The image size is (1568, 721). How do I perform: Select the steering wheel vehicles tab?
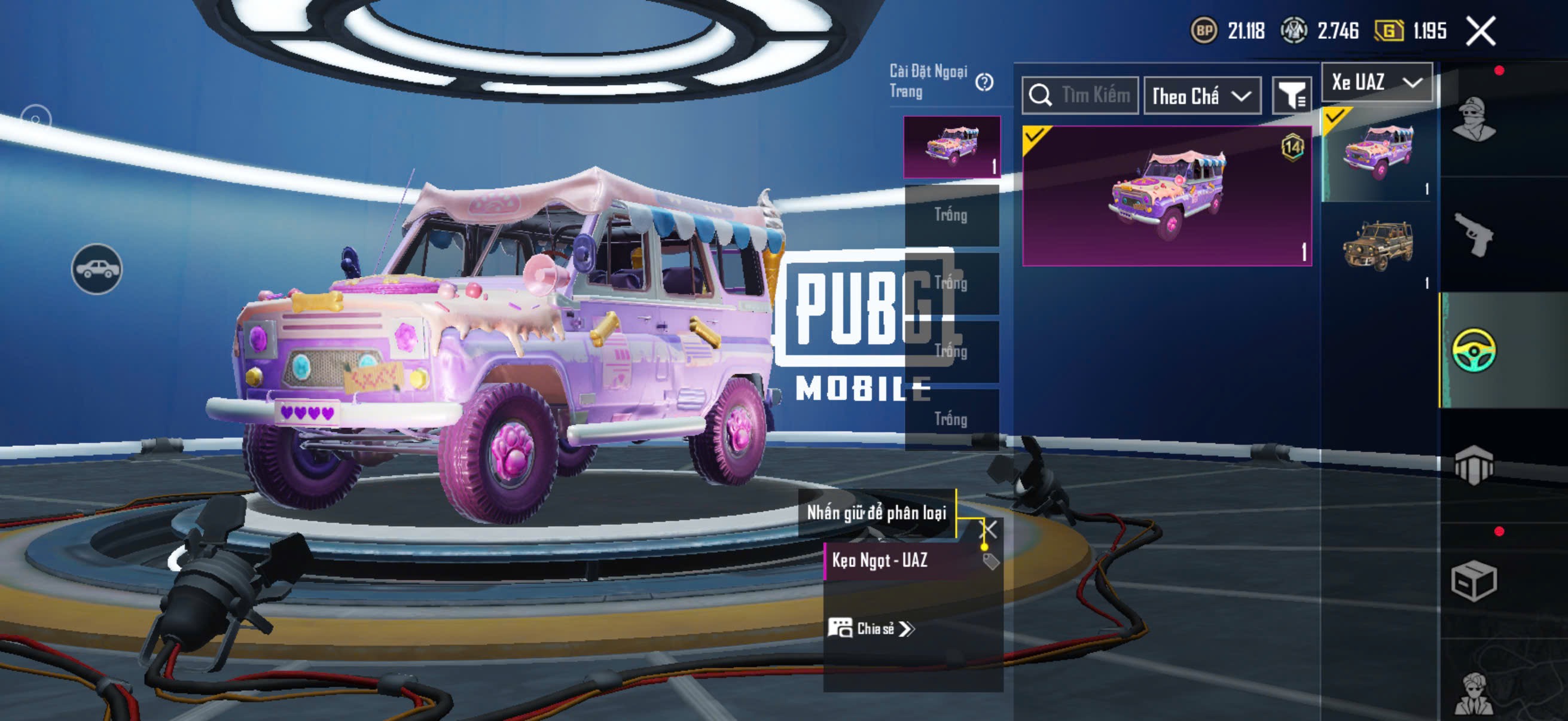pyautogui.click(x=1474, y=350)
